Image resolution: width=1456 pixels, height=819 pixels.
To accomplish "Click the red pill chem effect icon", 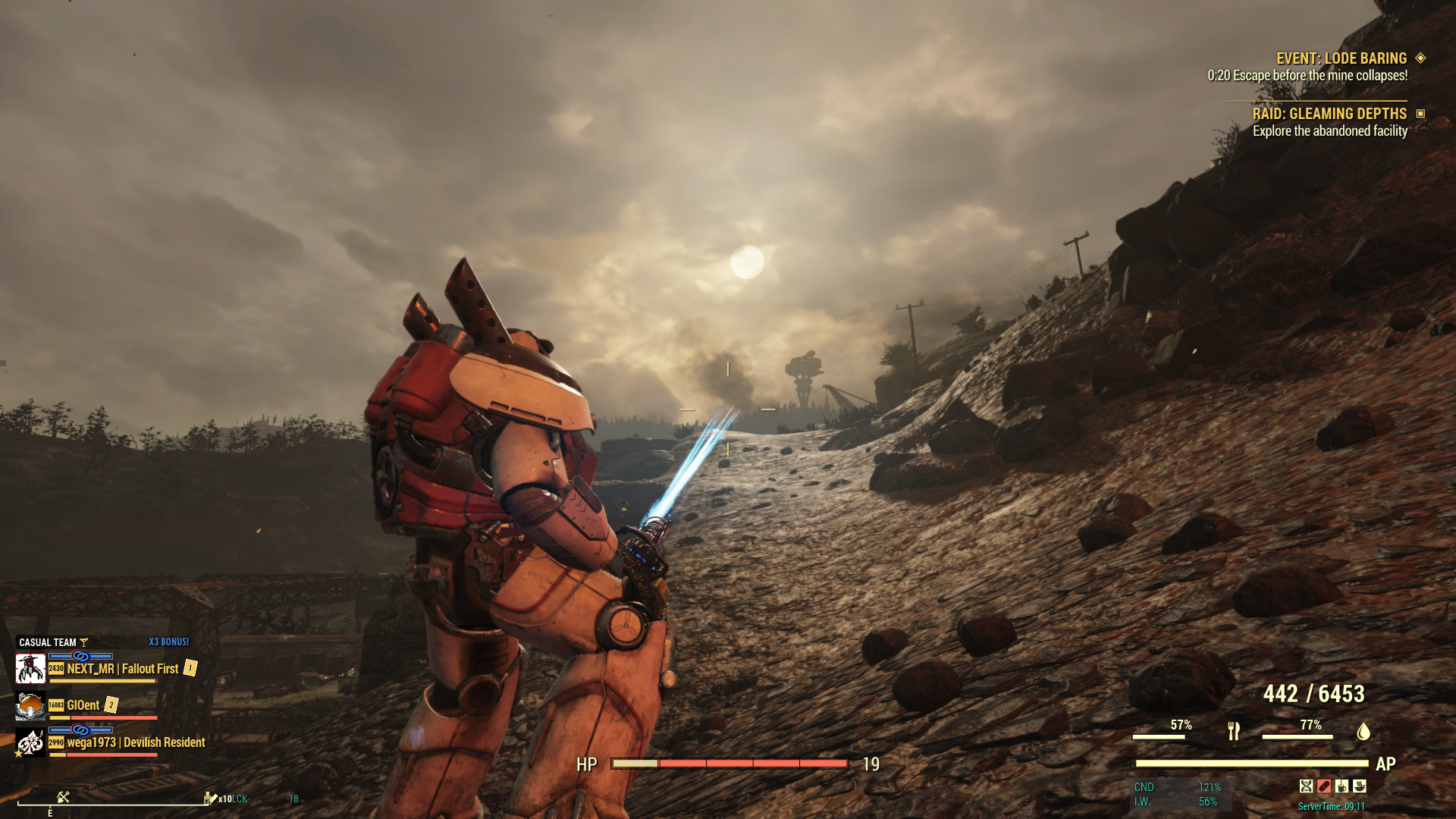I will [x=1324, y=786].
